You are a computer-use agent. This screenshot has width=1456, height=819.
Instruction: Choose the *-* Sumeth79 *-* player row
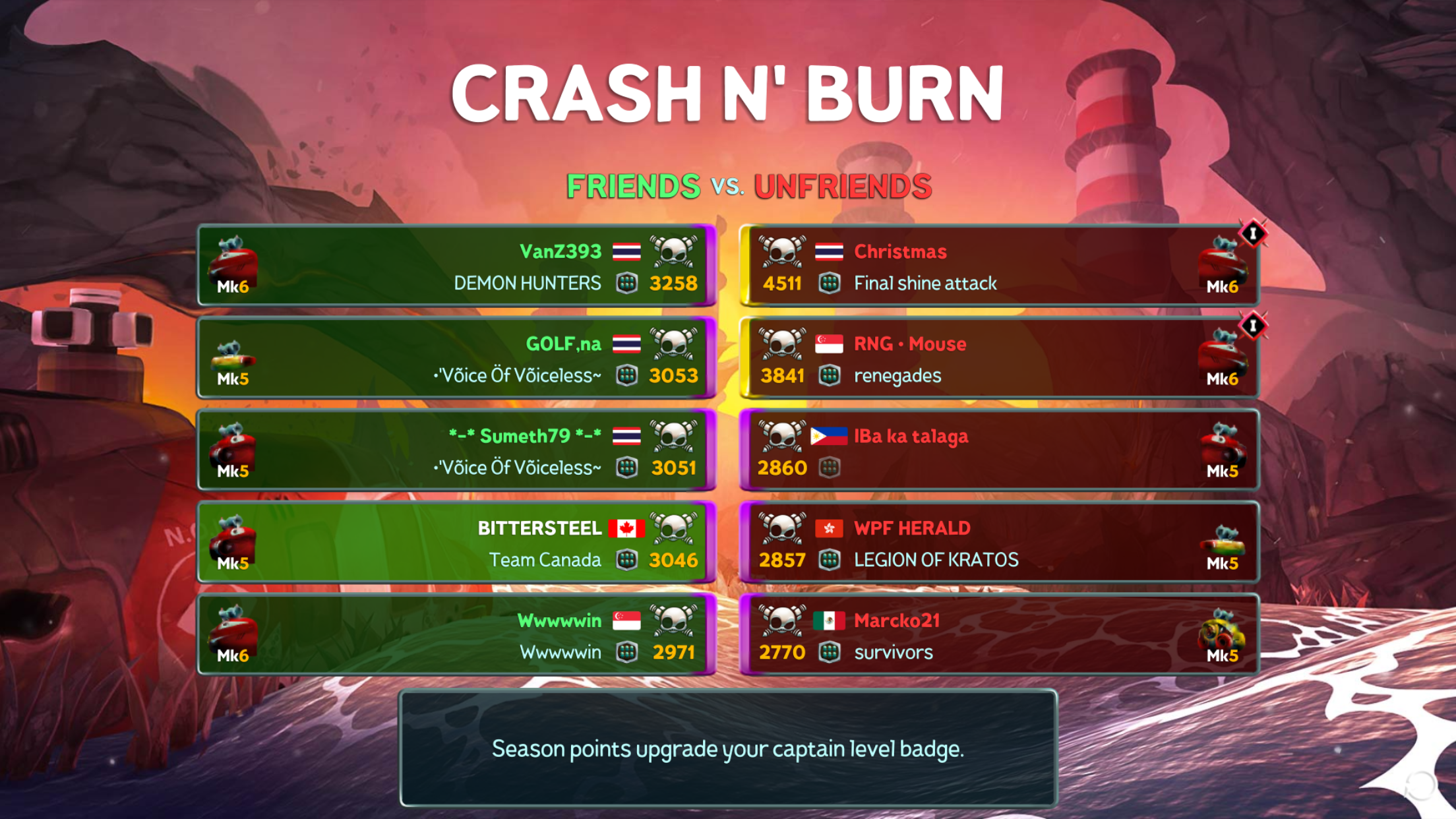[x=456, y=450]
